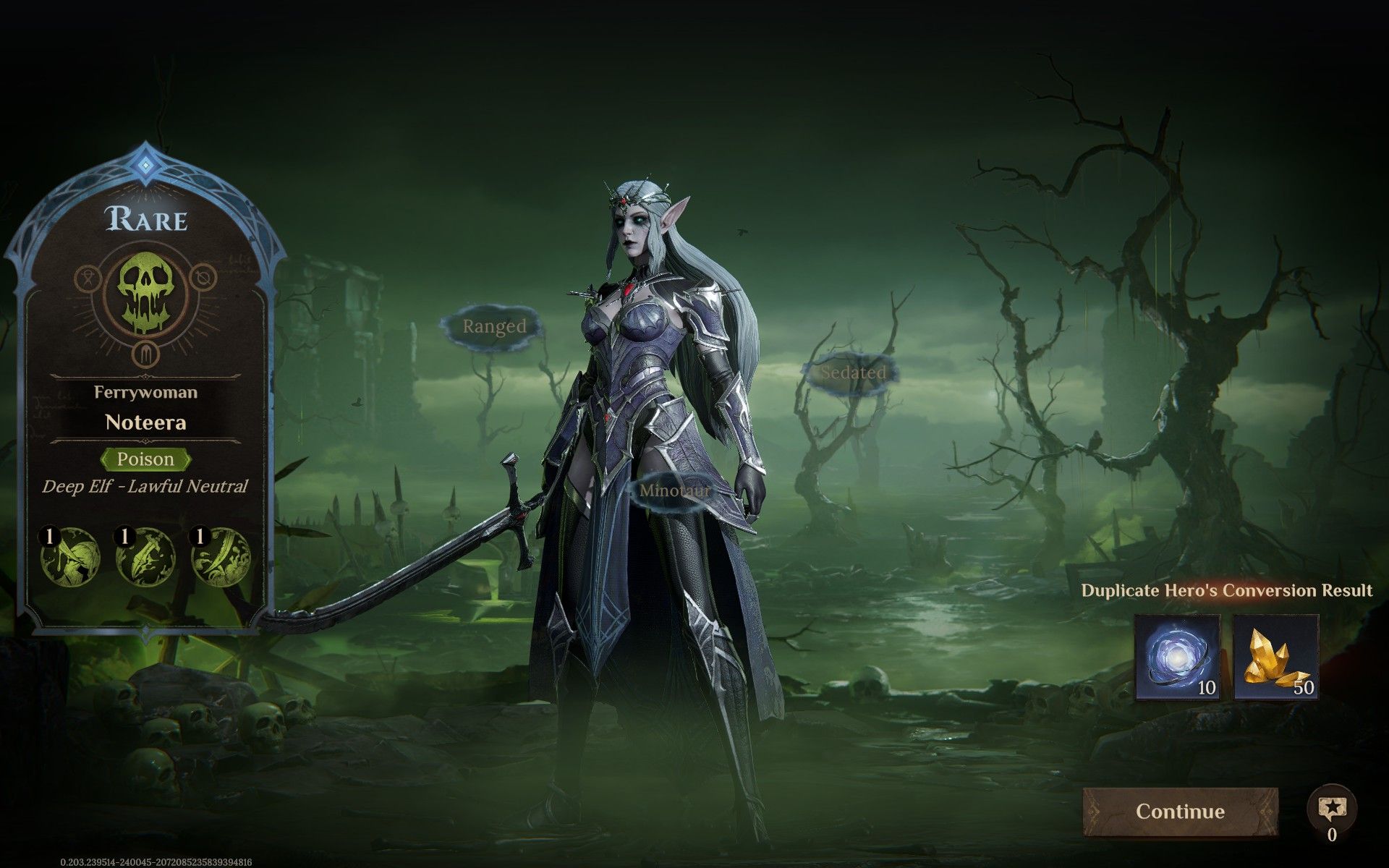Toggle the Ranged trait tag

click(496, 327)
